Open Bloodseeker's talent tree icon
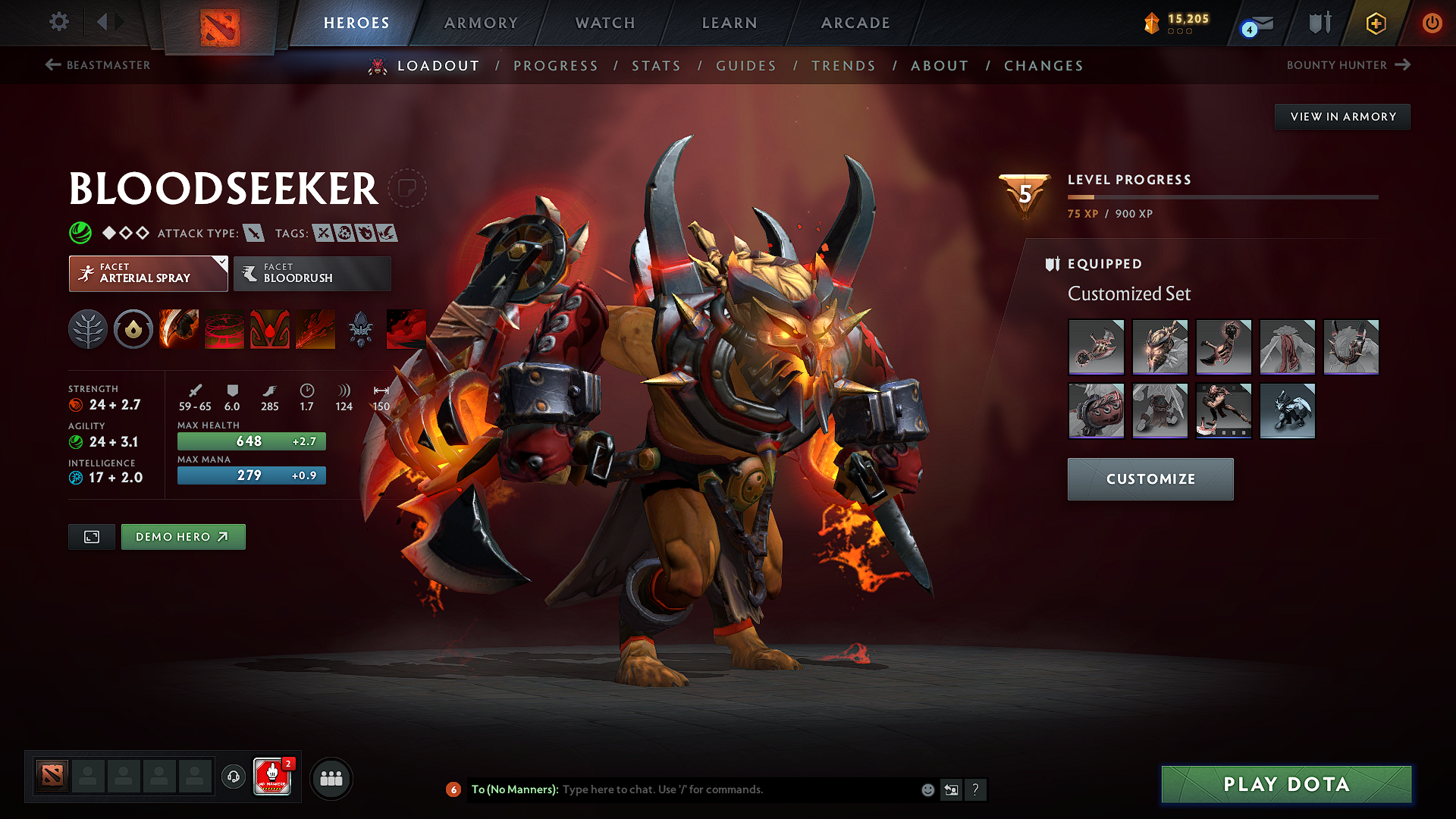 pyautogui.click(x=87, y=328)
